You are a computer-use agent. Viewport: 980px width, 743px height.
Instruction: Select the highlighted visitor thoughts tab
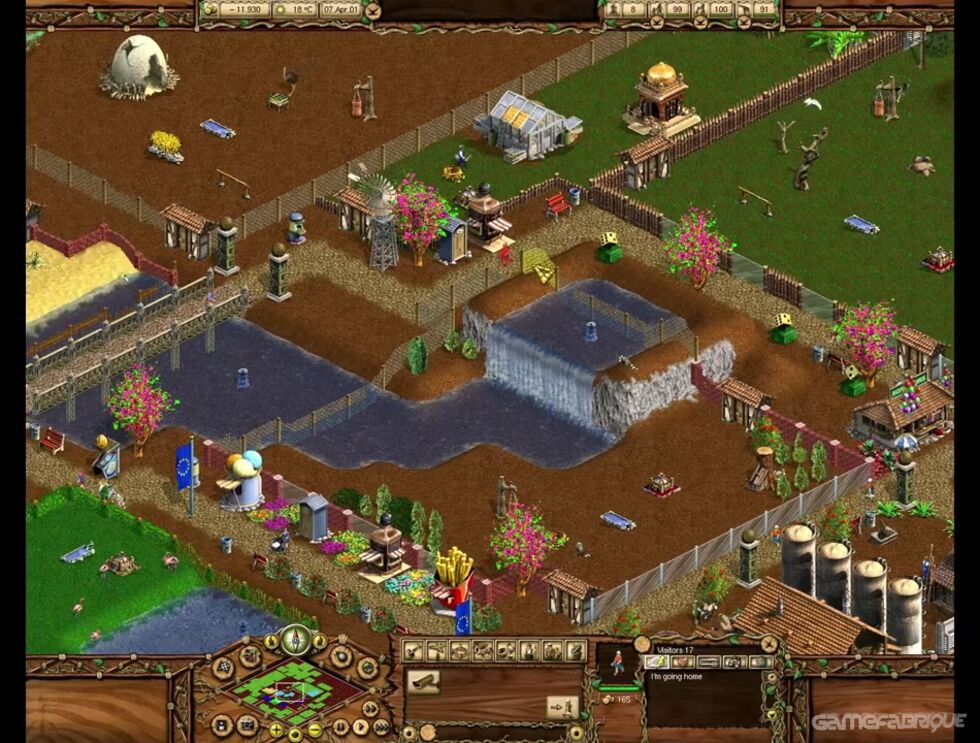pyautogui.click(x=656, y=661)
